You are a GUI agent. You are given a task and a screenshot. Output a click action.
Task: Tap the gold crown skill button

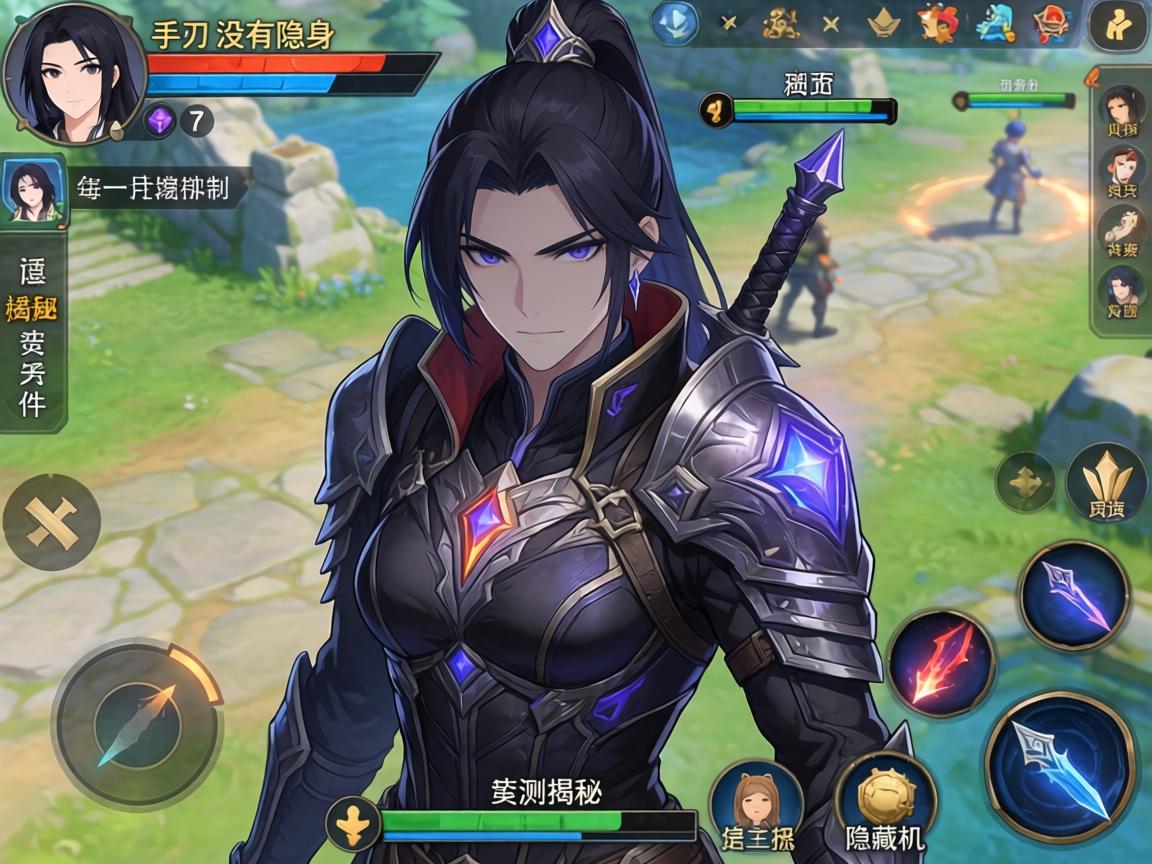(1105, 485)
